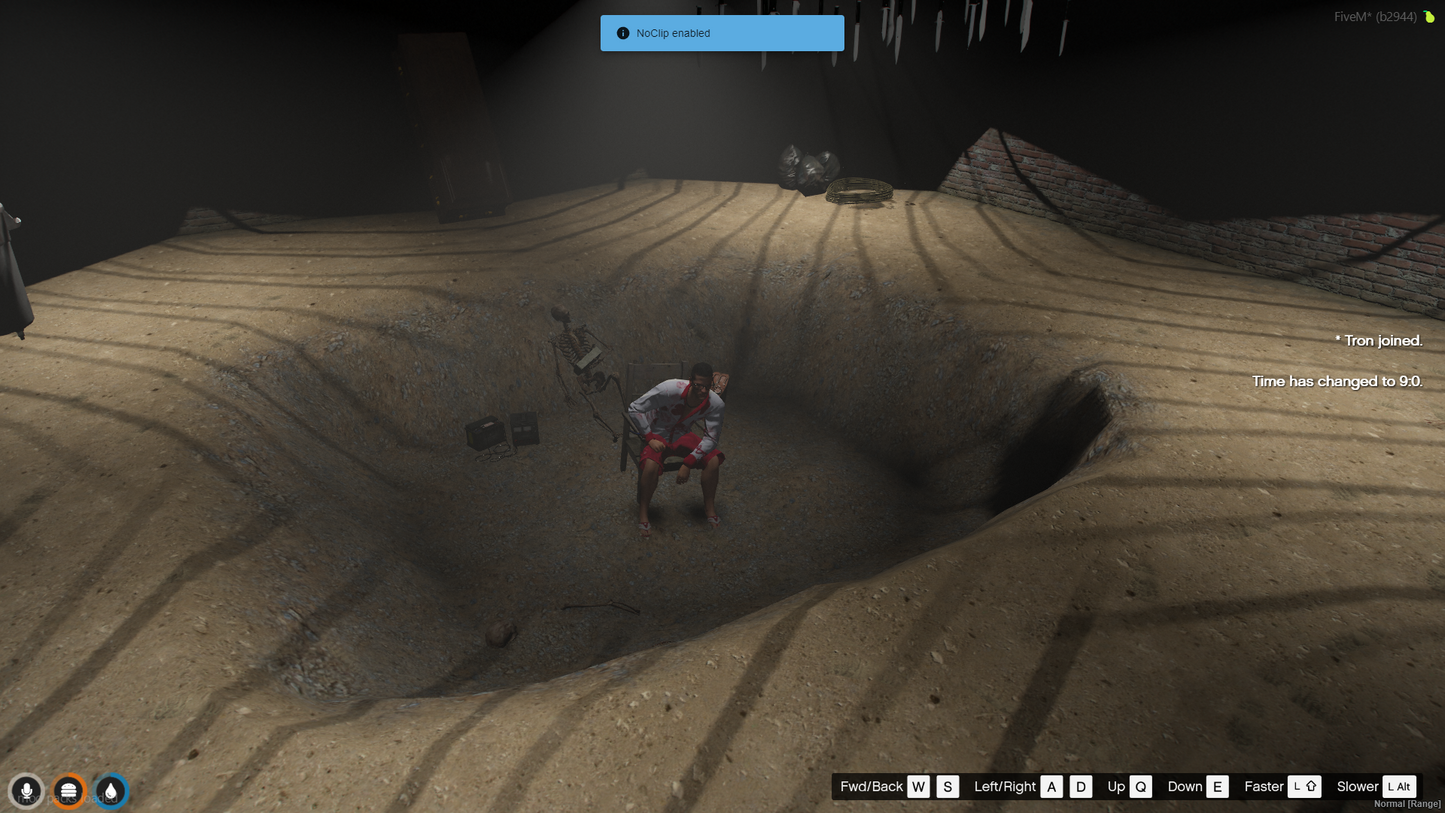The height and width of the screenshot is (813, 1445).
Task: Click the microphone voice status icon
Action: coord(27,791)
